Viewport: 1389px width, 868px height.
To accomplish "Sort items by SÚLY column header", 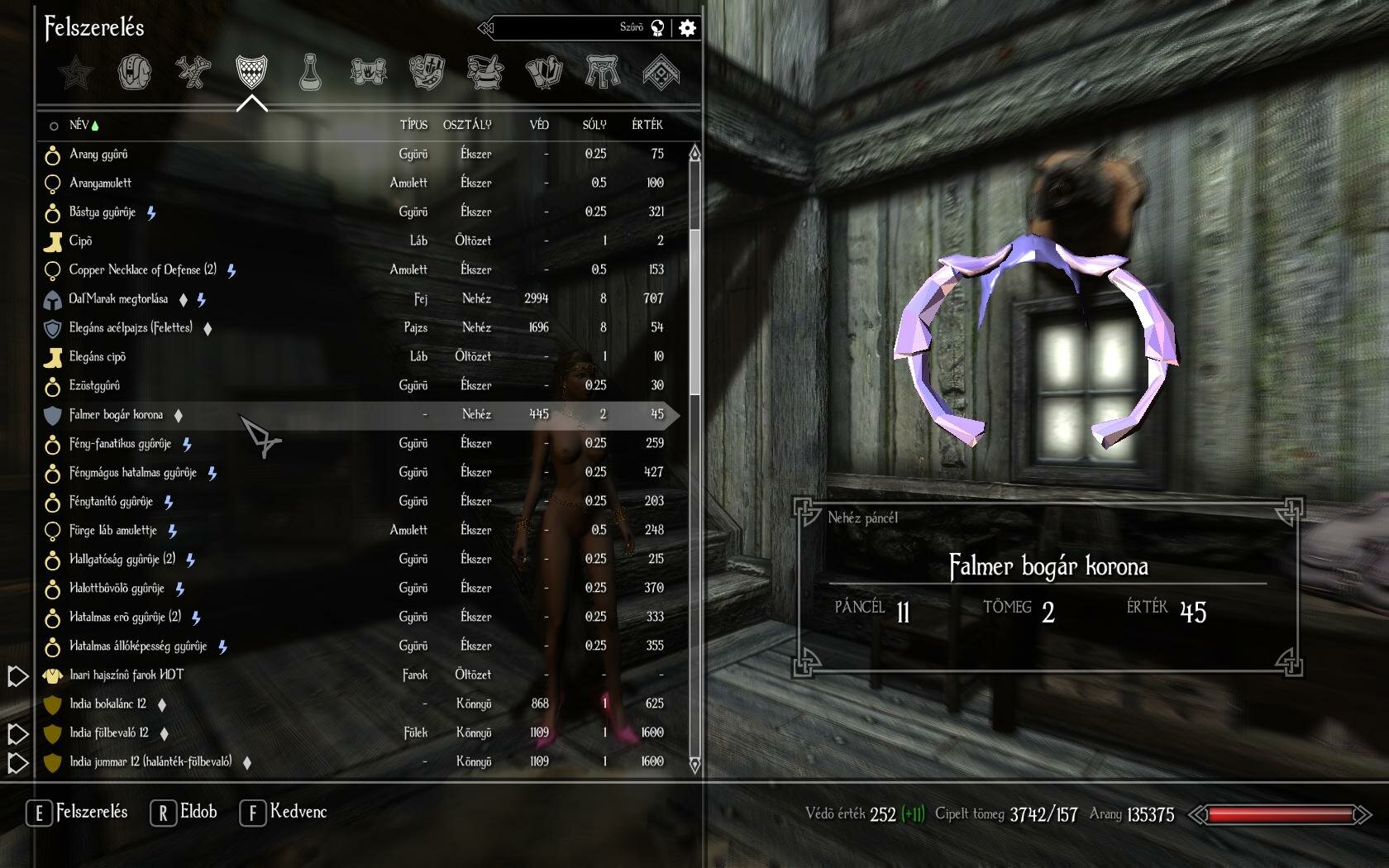I will (x=594, y=125).
